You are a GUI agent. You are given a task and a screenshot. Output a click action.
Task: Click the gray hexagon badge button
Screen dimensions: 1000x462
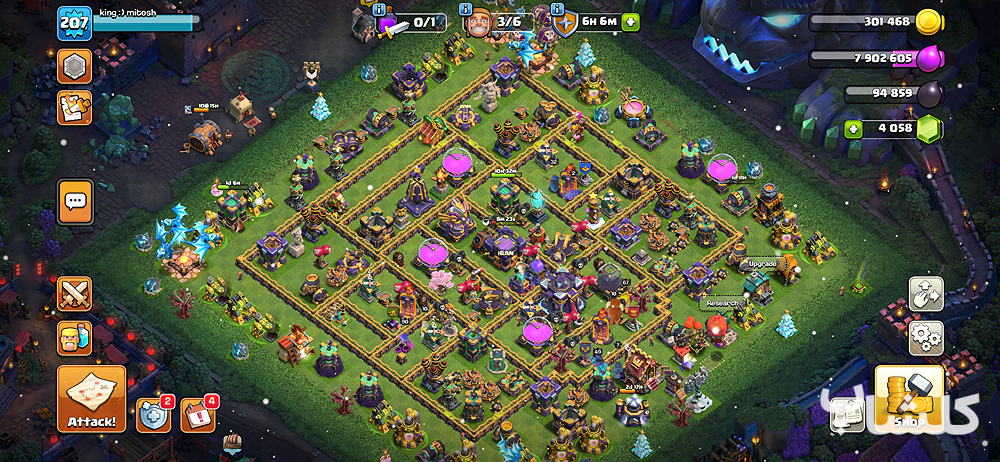click(75, 67)
